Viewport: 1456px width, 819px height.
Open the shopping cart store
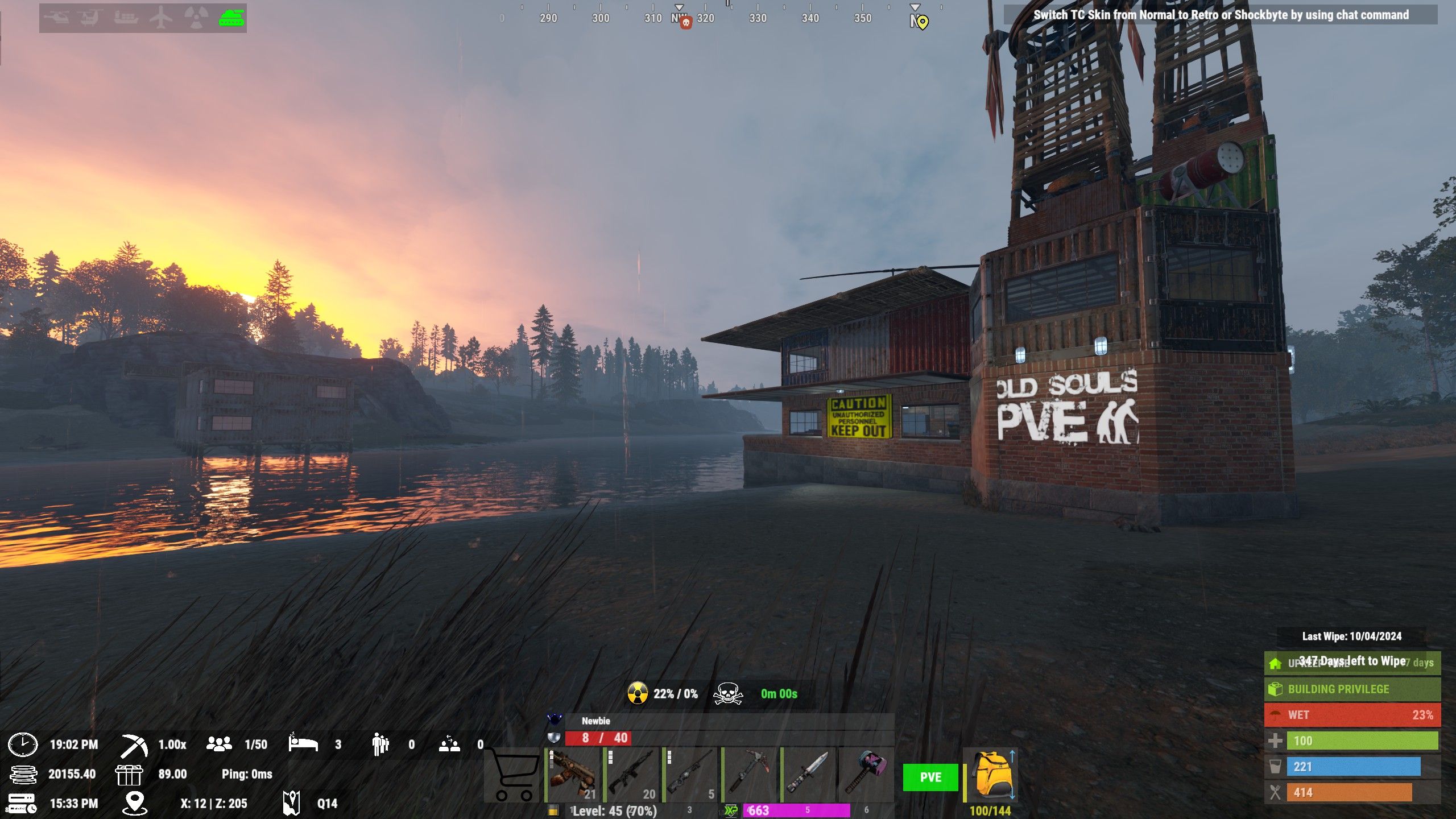coord(514,775)
